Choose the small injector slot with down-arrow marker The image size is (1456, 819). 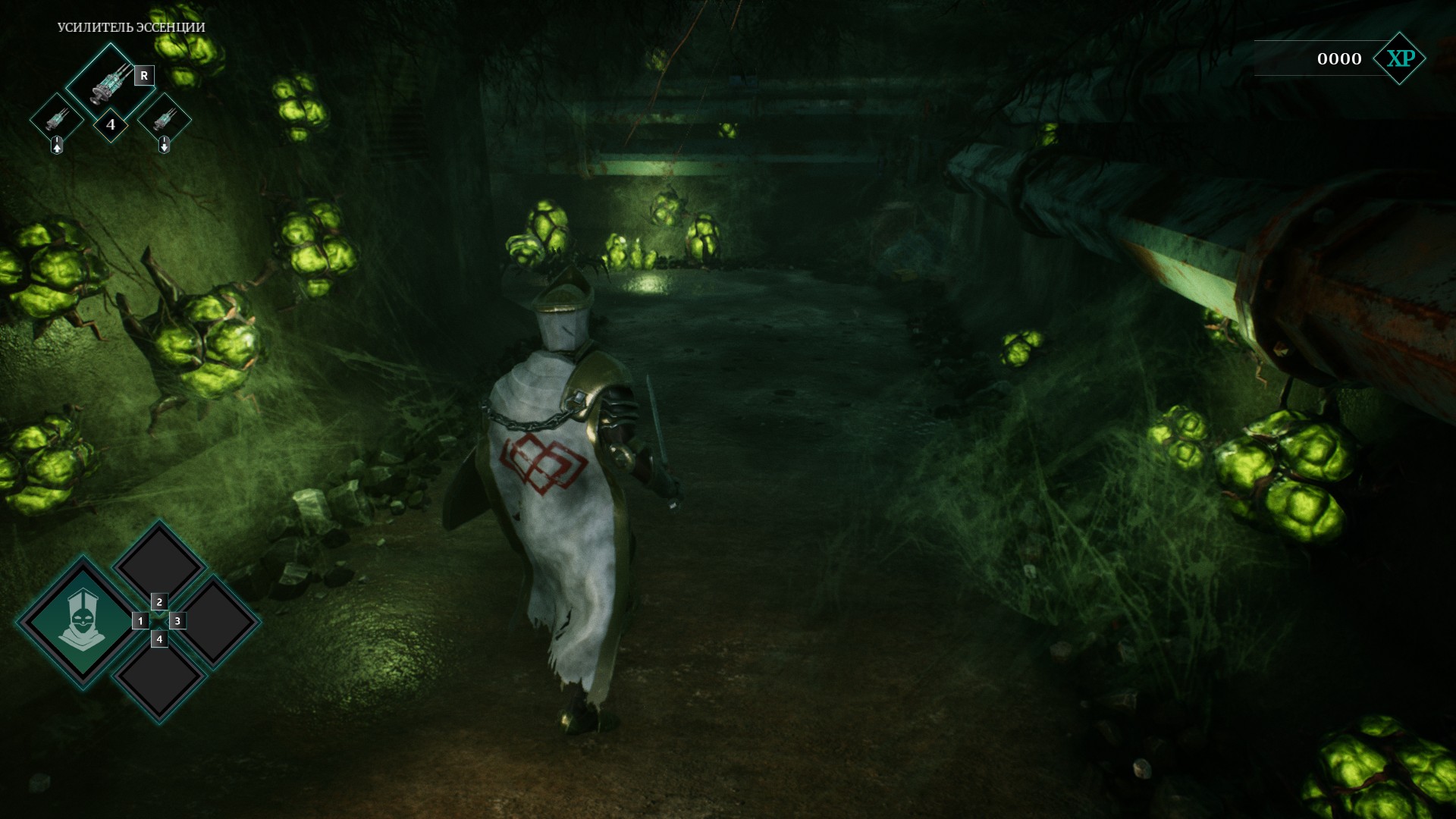[x=165, y=119]
